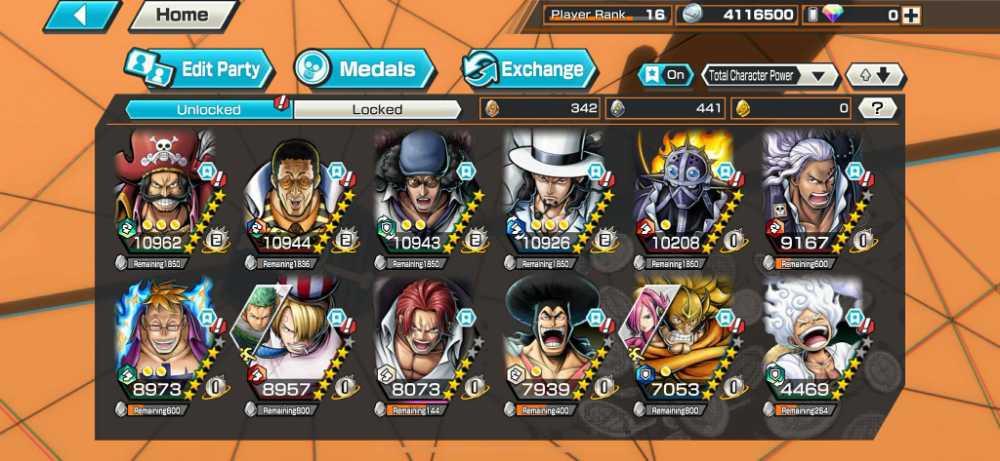Open the question mark help
Viewport: 1000px width, 461px height.
877,108
